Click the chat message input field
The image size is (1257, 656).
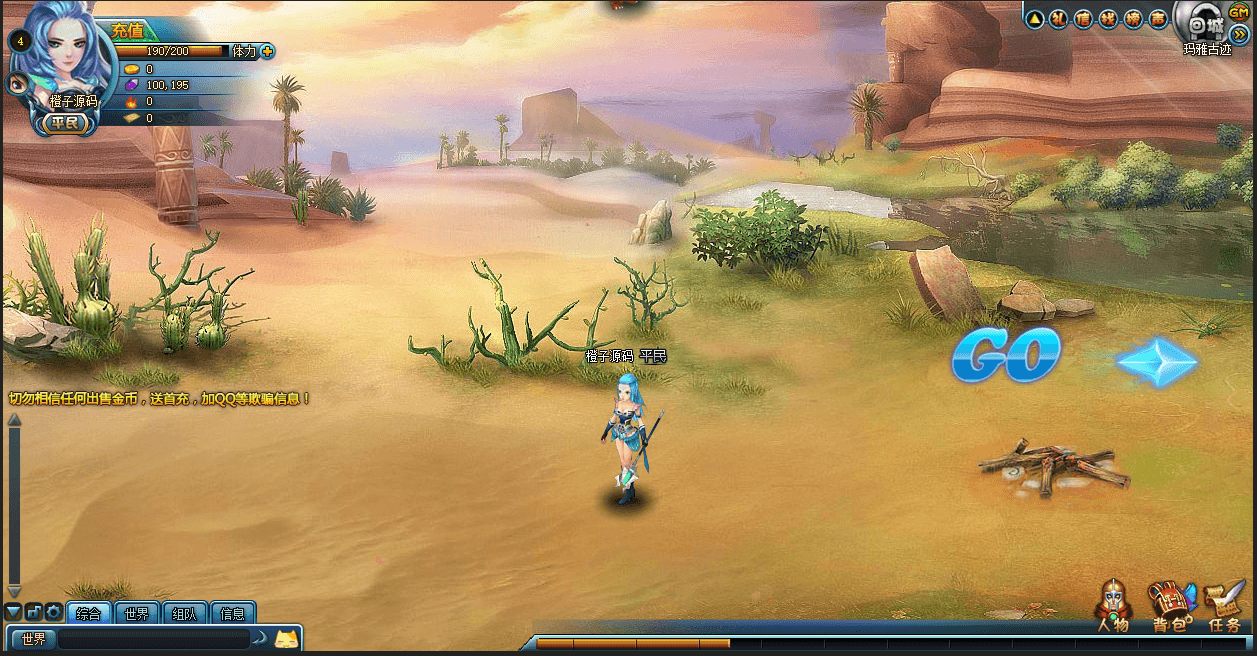click(x=153, y=639)
